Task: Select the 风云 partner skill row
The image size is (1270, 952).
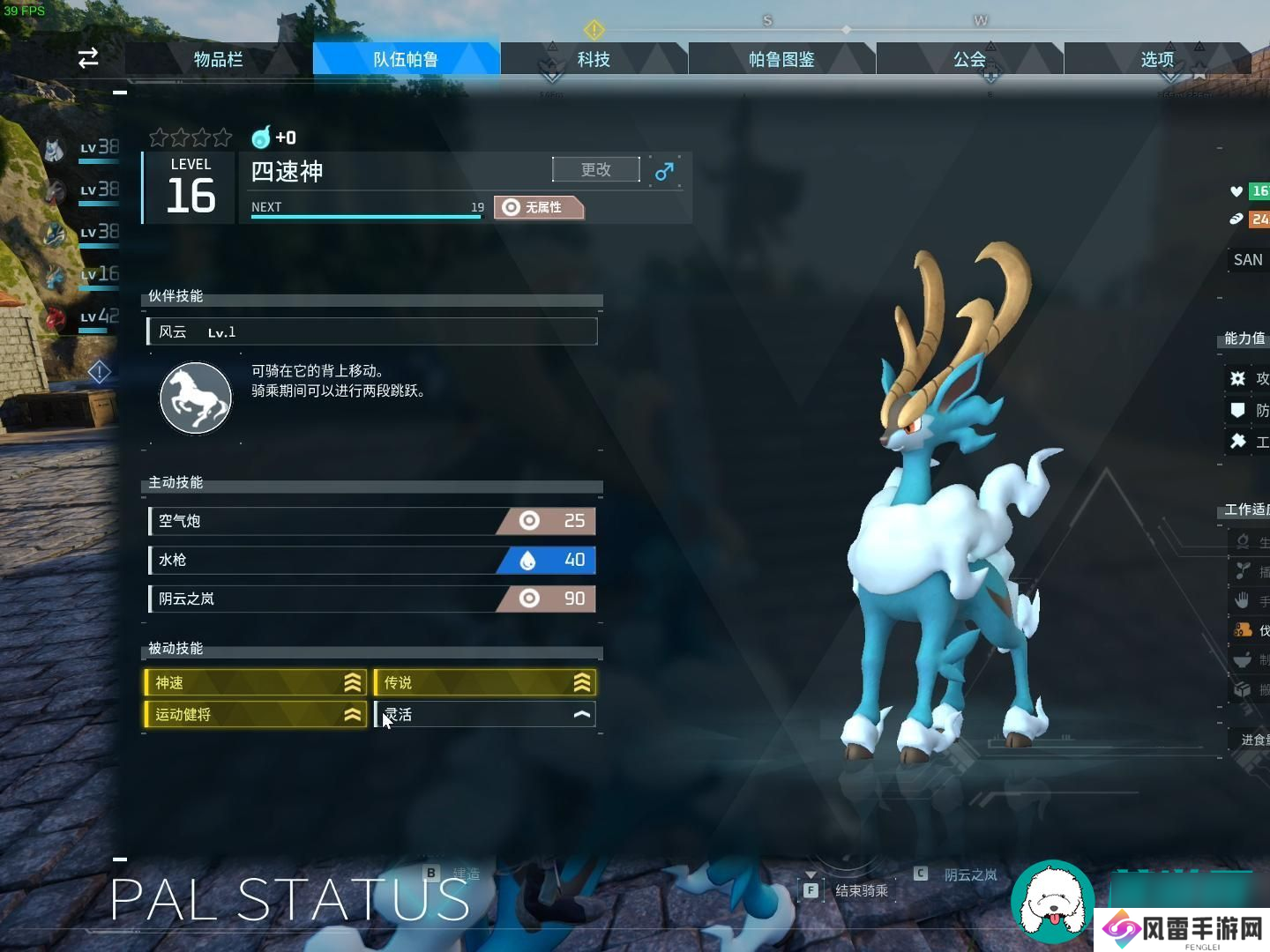Action: (372, 331)
